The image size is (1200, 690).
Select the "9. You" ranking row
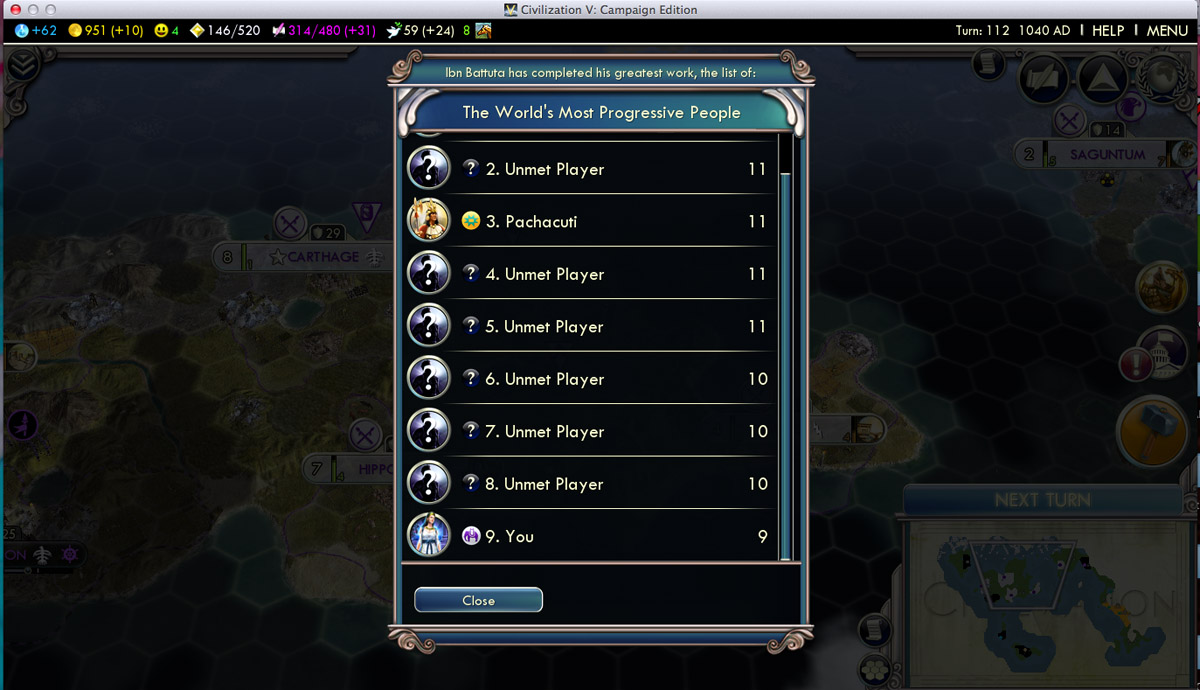[590, 536]
